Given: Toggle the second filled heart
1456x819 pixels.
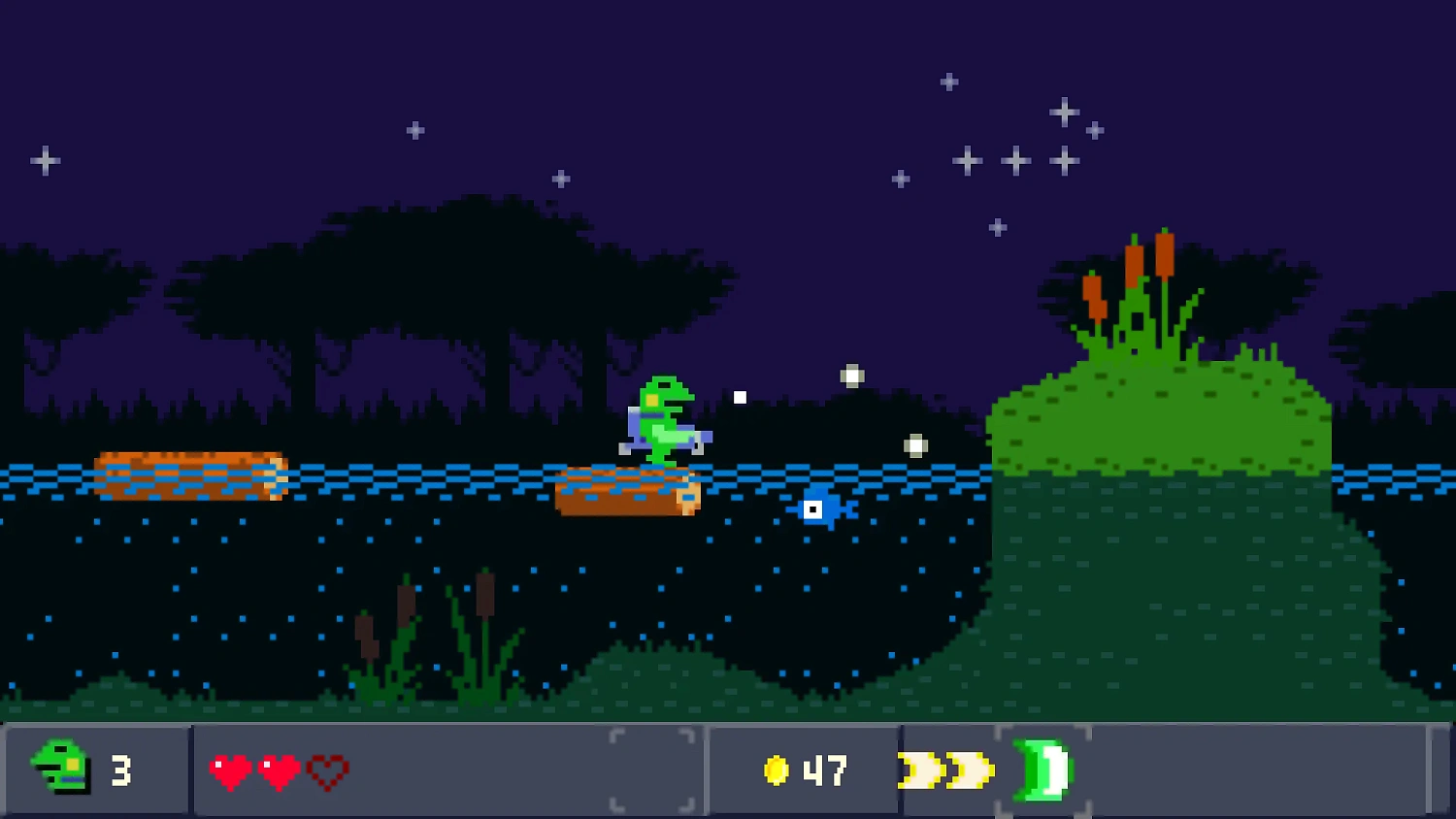Looking at the screenshot, I should coord(281,770).
